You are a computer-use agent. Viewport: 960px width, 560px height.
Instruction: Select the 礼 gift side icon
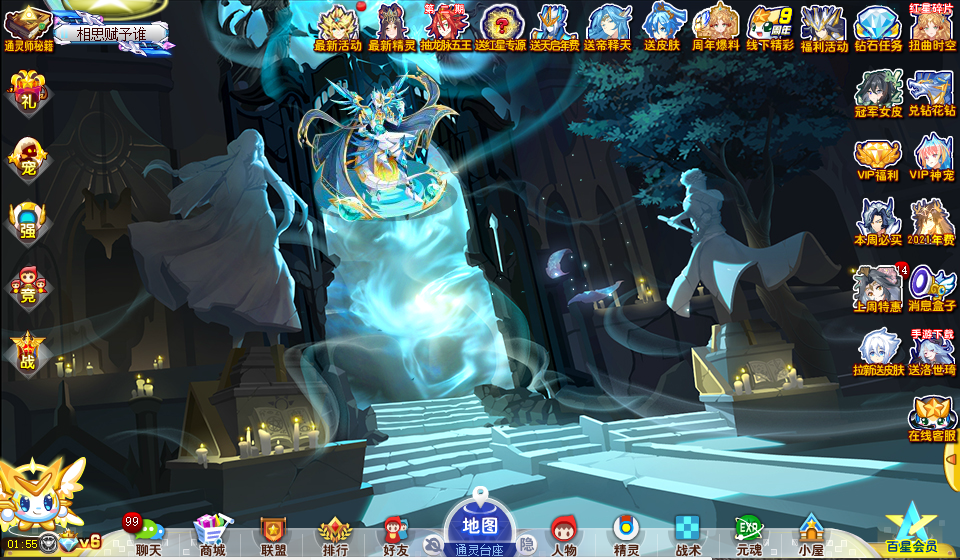28,95
